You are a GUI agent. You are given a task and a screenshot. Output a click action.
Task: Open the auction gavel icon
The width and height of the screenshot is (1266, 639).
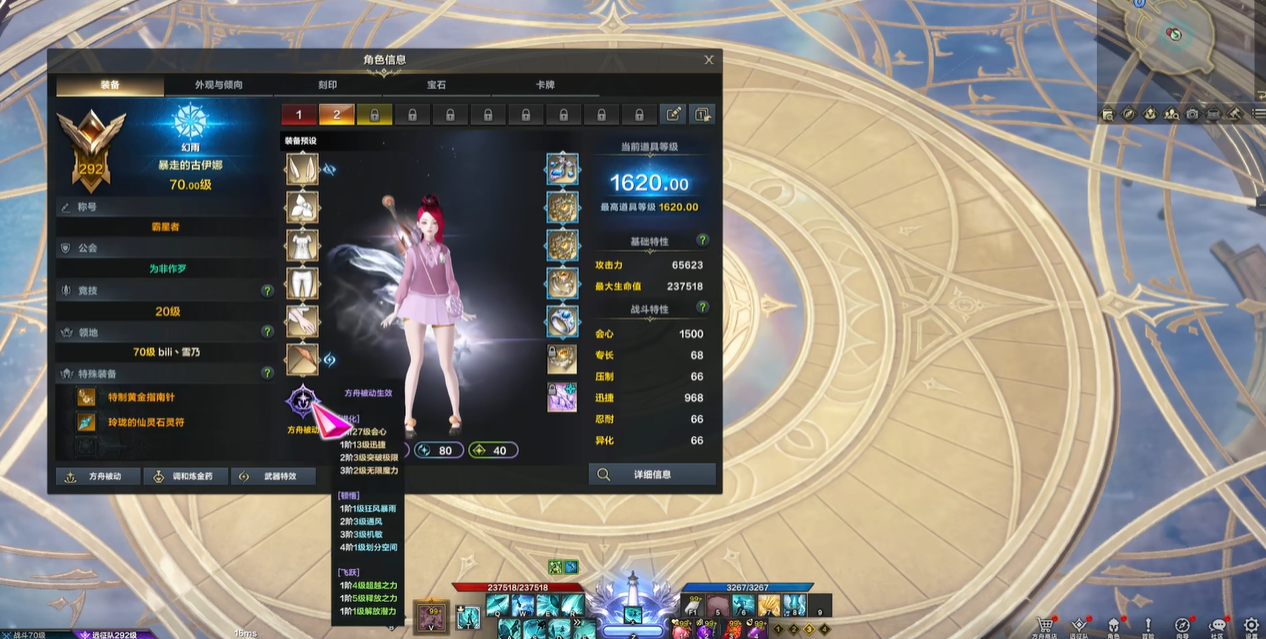[1234, 114]
